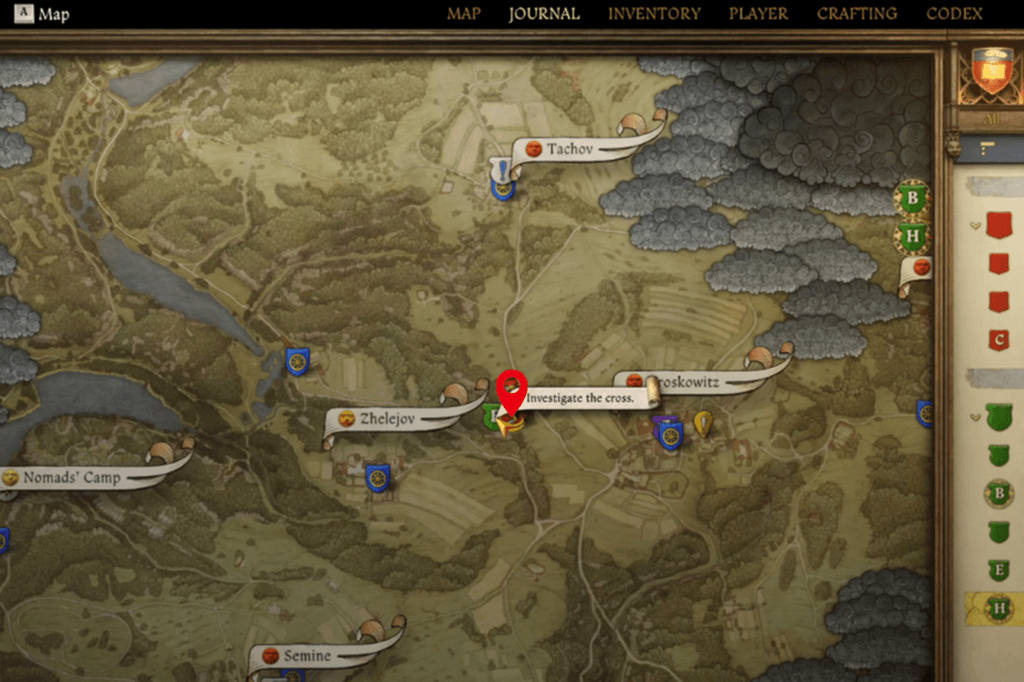The width and height of the screenshot is (1024, 682).
Task: Select the green E shield quest entry
Action: [x=998, y=570]
